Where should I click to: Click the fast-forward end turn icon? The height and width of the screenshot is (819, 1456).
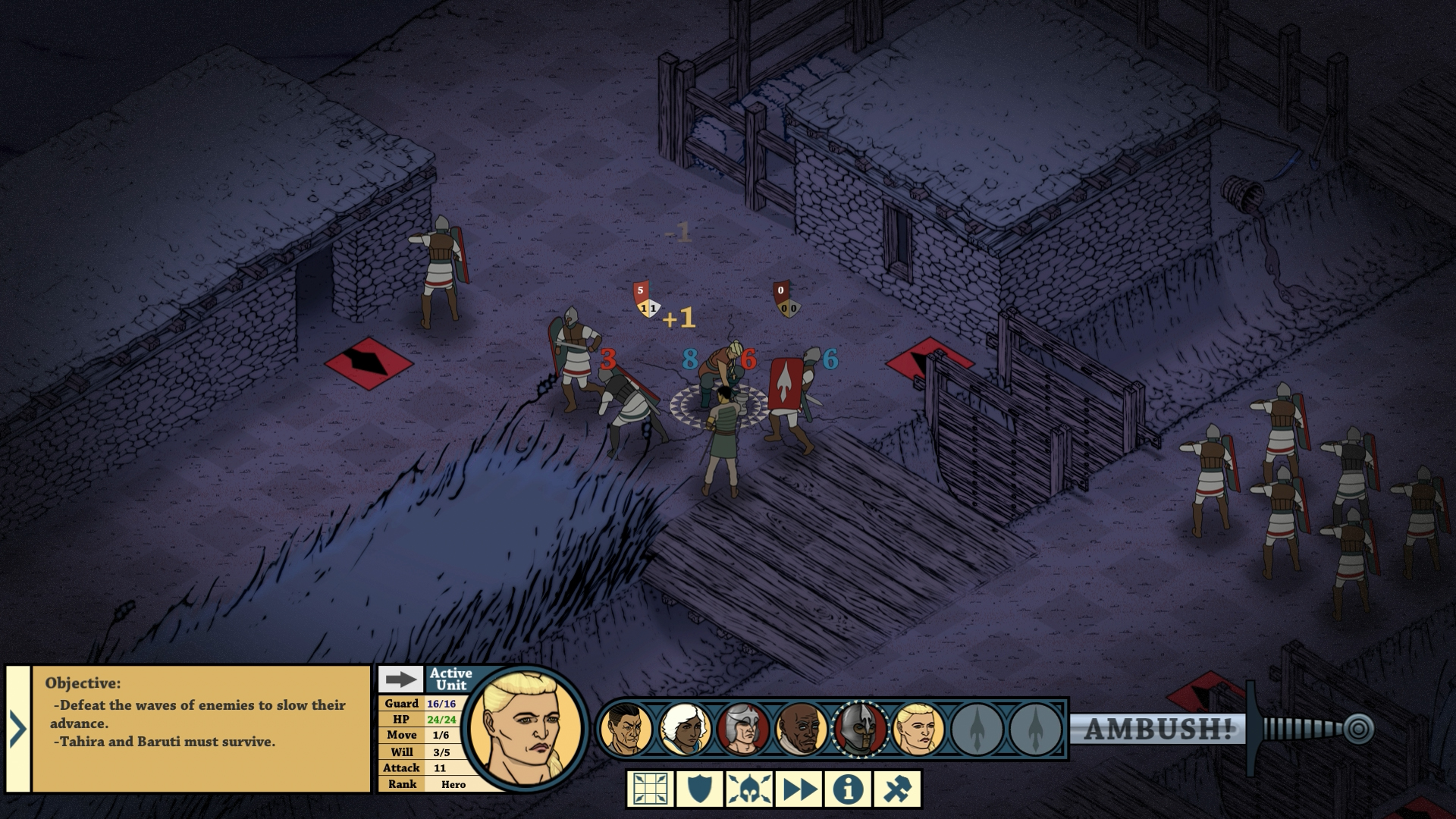pos(797,789)
